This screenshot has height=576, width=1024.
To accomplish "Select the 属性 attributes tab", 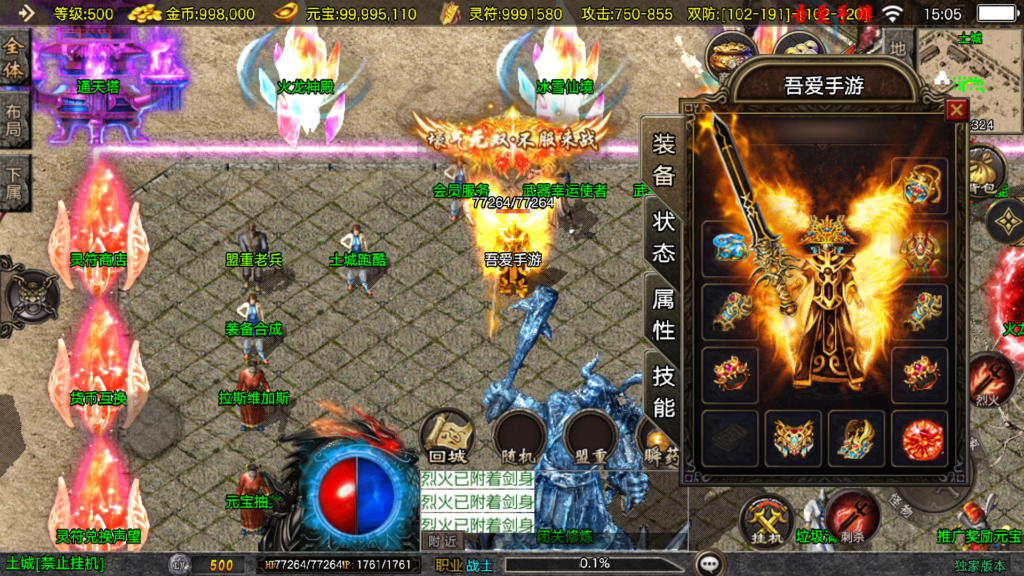I will coord(664,314).
